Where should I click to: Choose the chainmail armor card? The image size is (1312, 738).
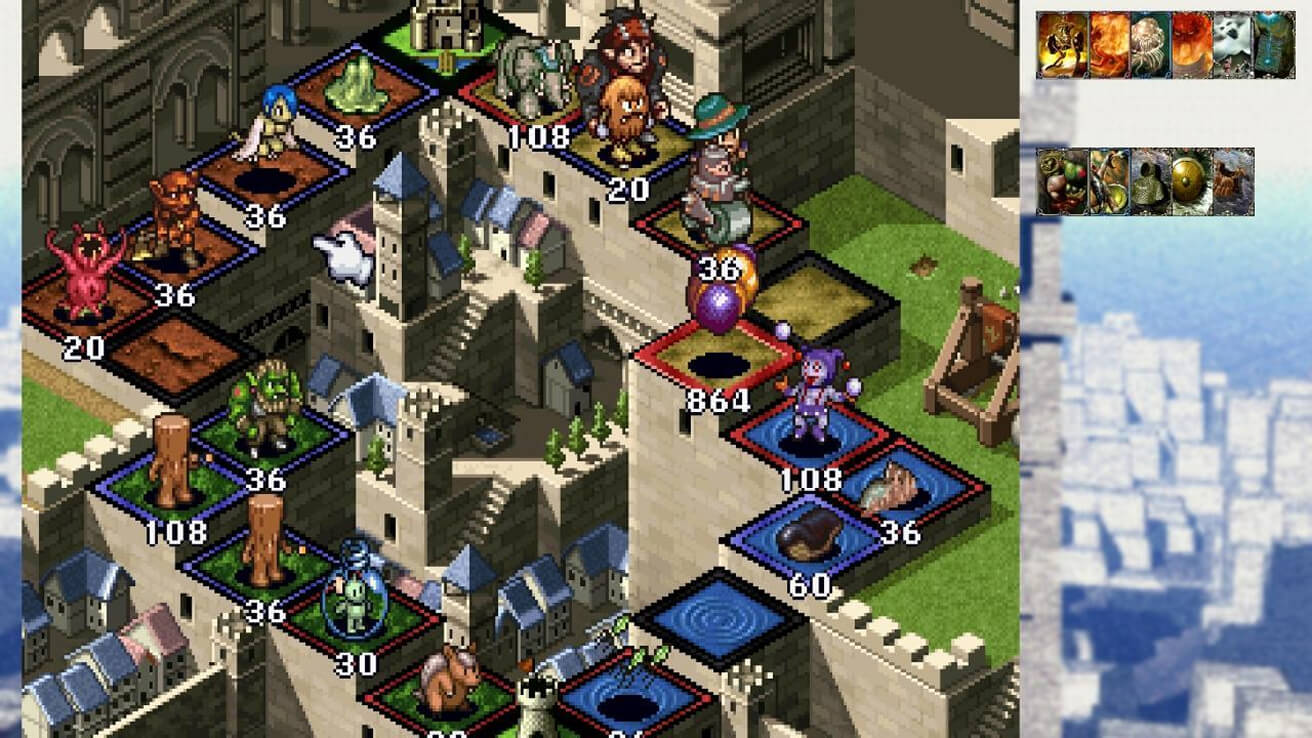(1150, 182)
